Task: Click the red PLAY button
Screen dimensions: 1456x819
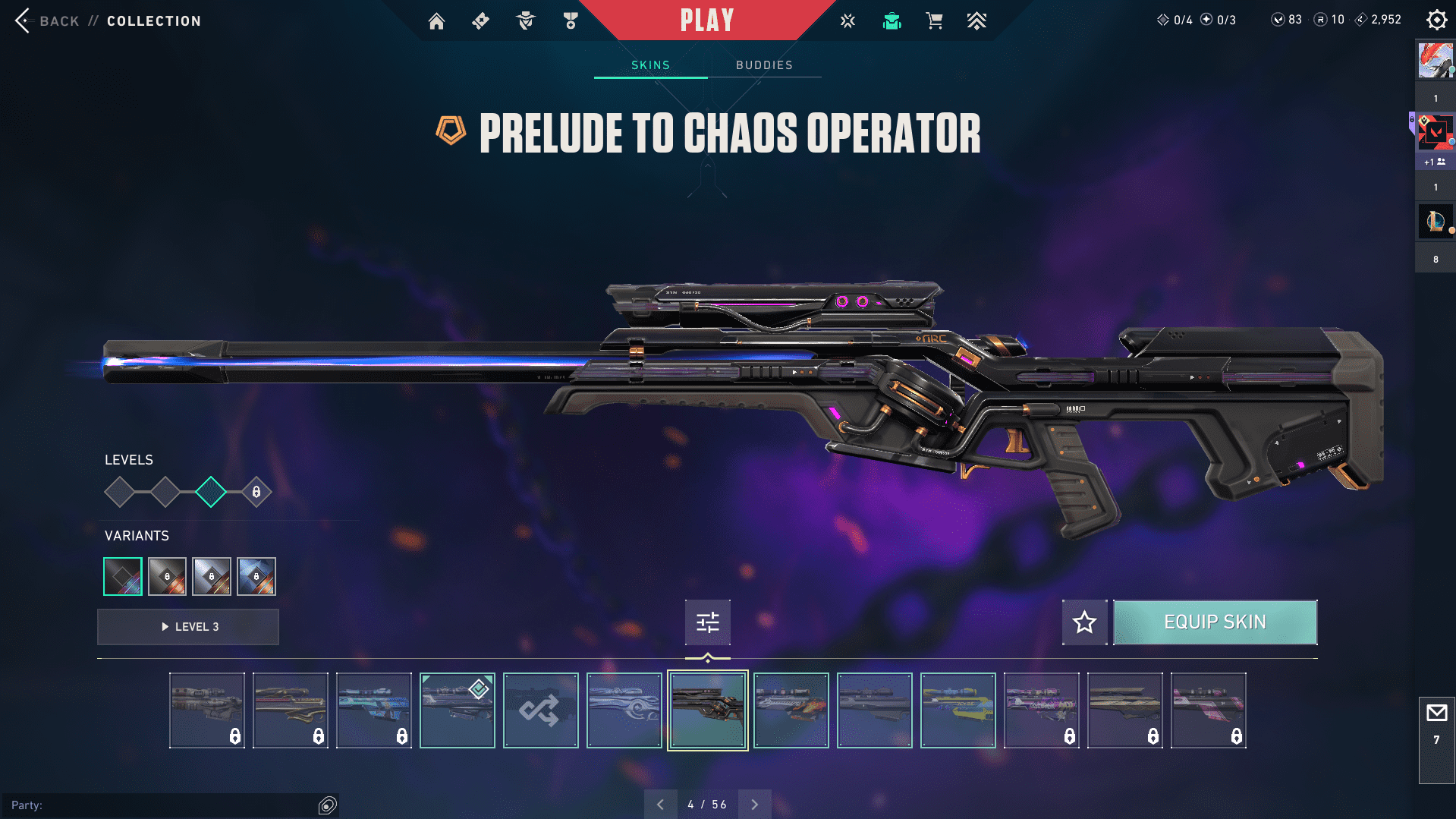Action: 706,20
